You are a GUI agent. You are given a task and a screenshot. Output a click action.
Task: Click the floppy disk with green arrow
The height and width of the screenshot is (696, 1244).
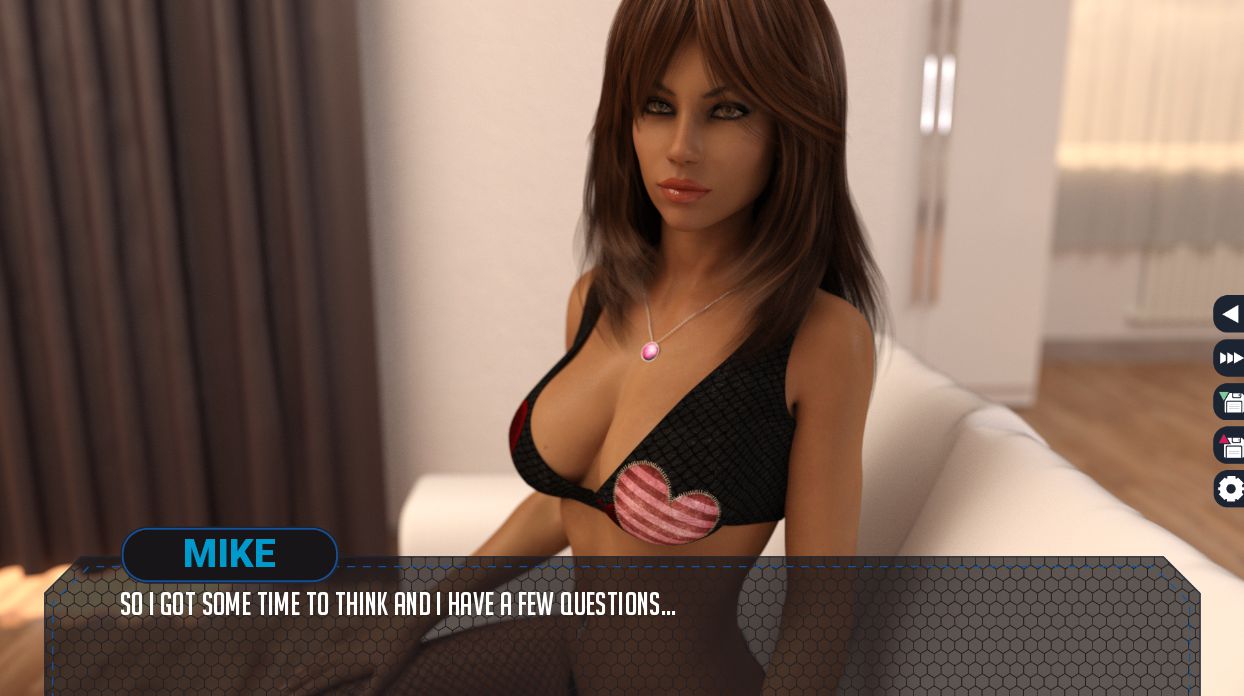pyautogui.click(x=1230, y=402)
